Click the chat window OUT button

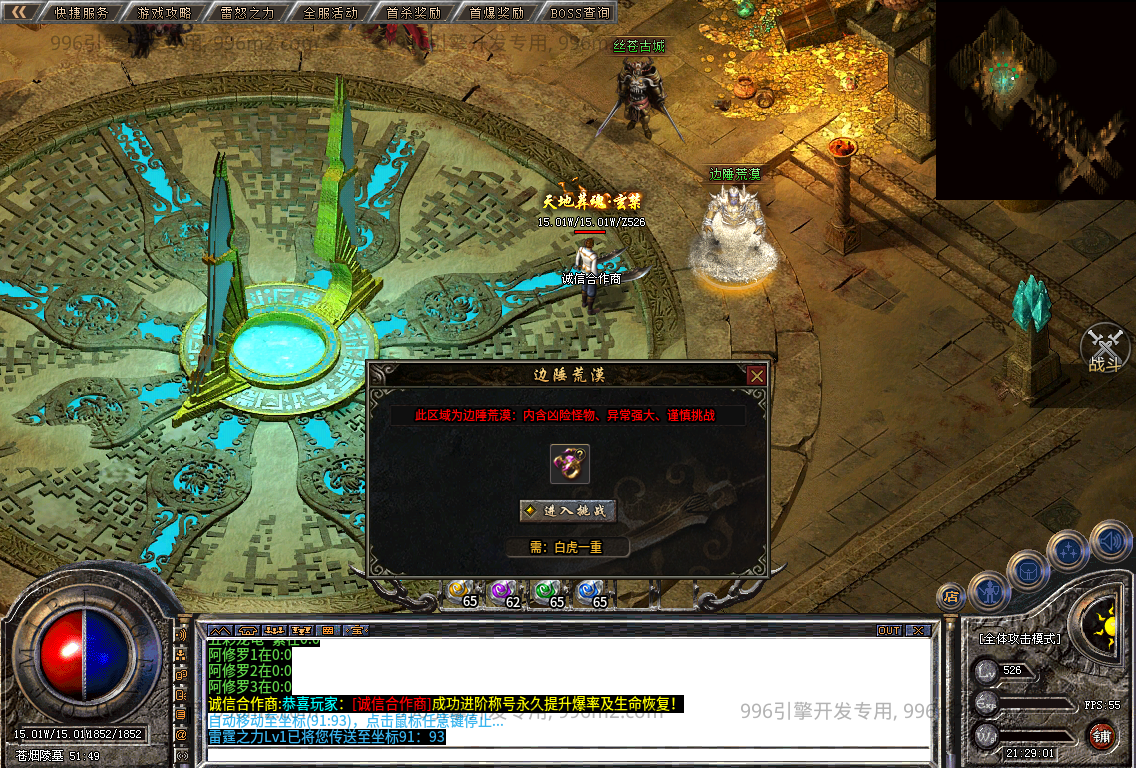[889, 631]
